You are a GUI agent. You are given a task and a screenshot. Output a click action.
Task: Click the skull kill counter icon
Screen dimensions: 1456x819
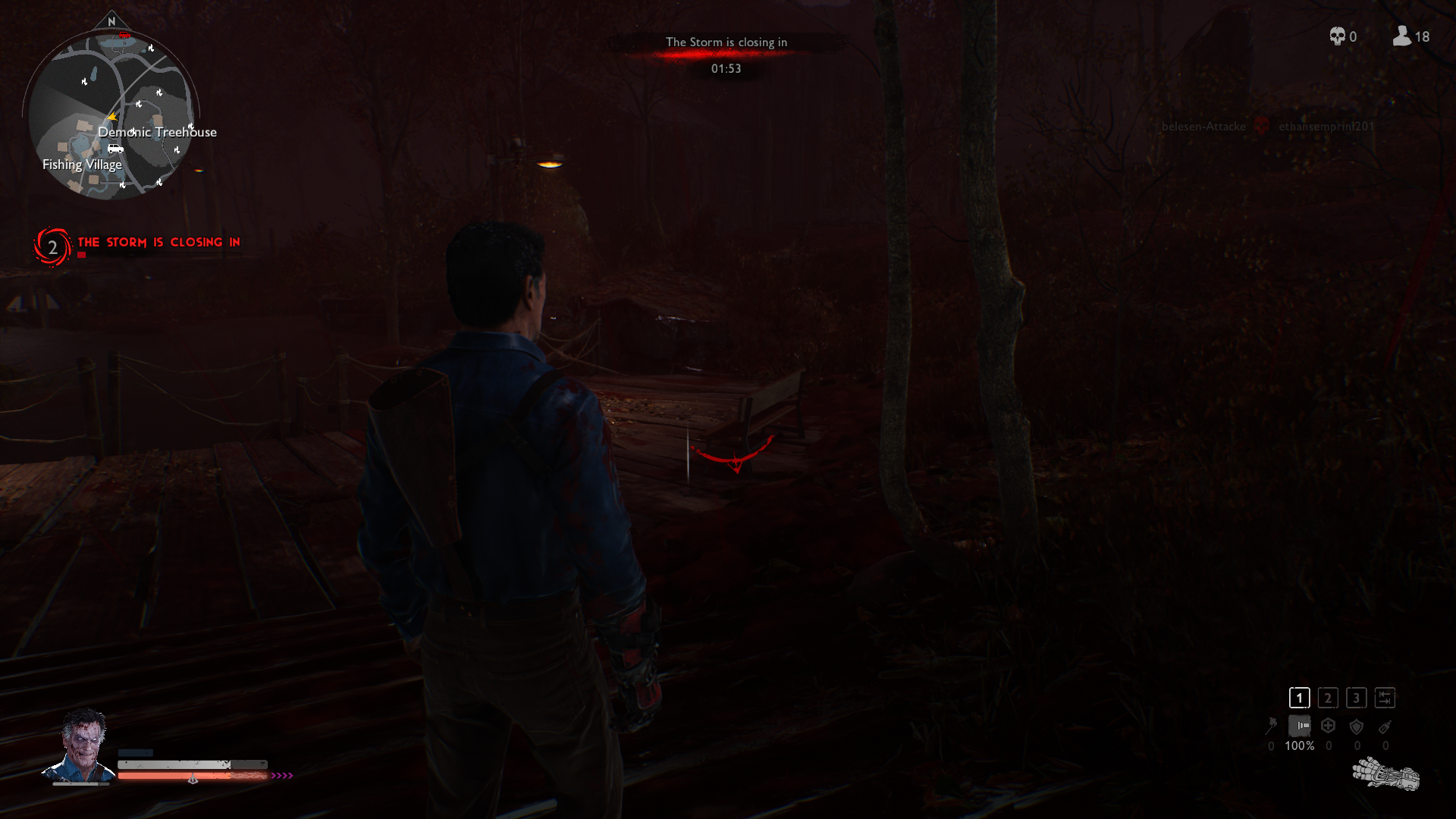[x=1337, y=36]
